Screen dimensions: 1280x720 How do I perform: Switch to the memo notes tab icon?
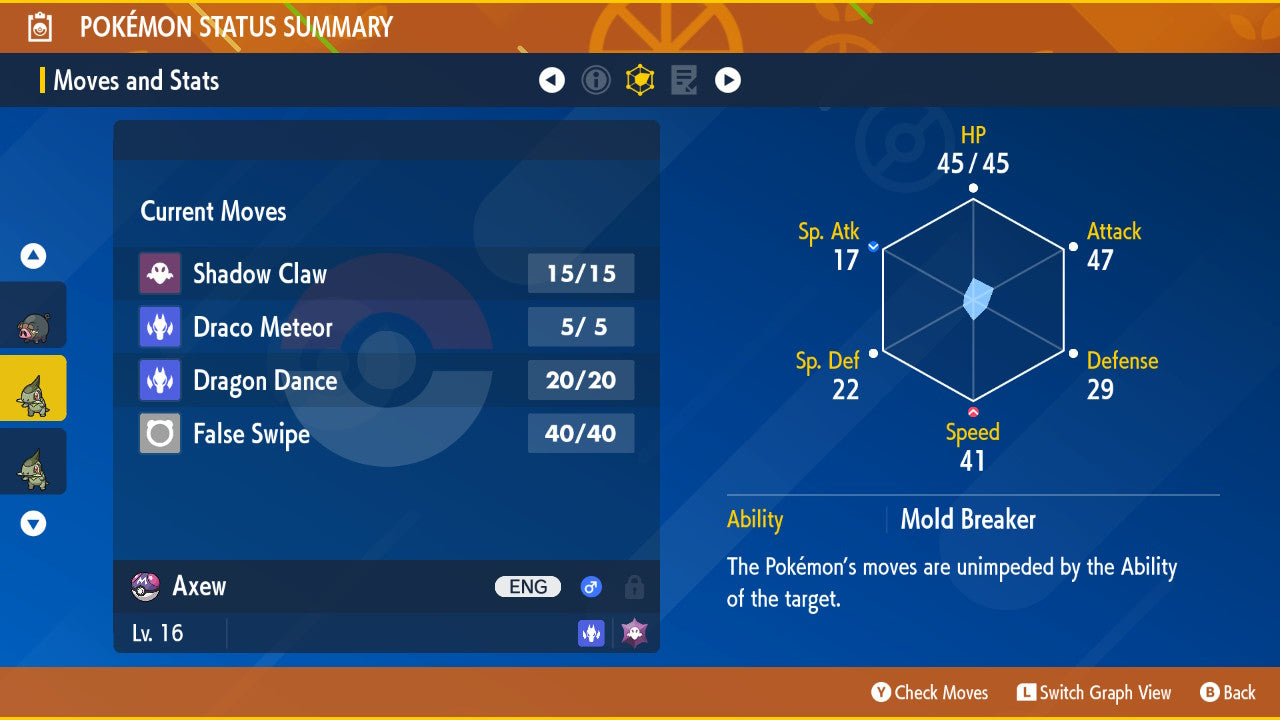click(x=684, y=80)
